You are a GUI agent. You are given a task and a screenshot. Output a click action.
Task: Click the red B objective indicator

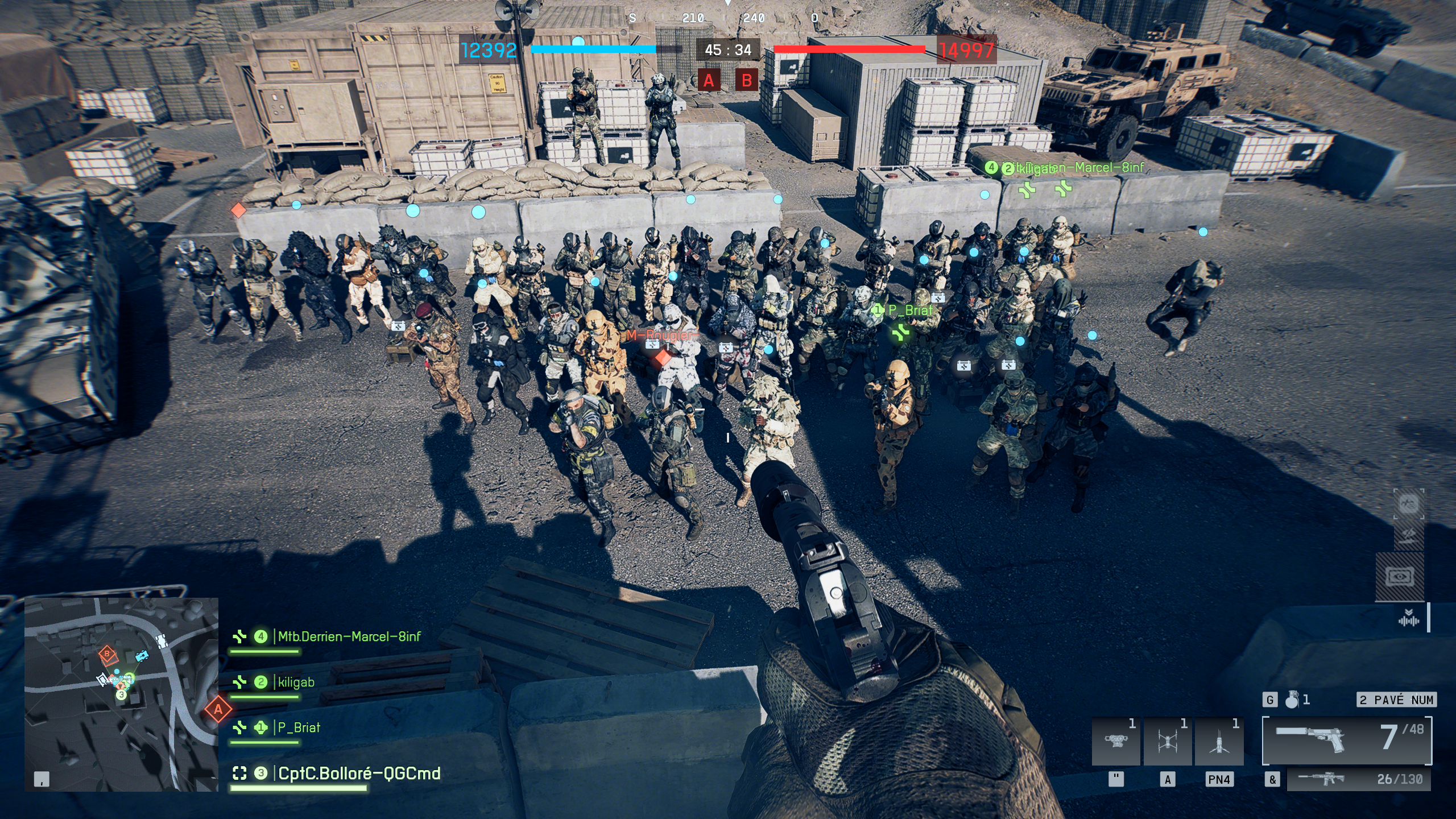click(x=747, y=80)
